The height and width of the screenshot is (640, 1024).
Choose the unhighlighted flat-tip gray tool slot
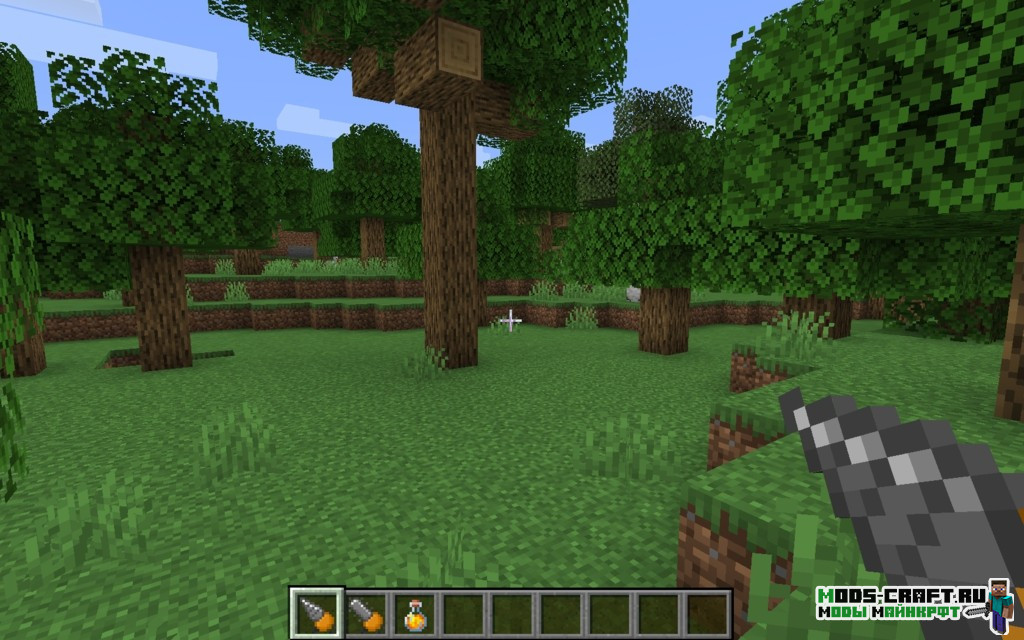[366, 613]
